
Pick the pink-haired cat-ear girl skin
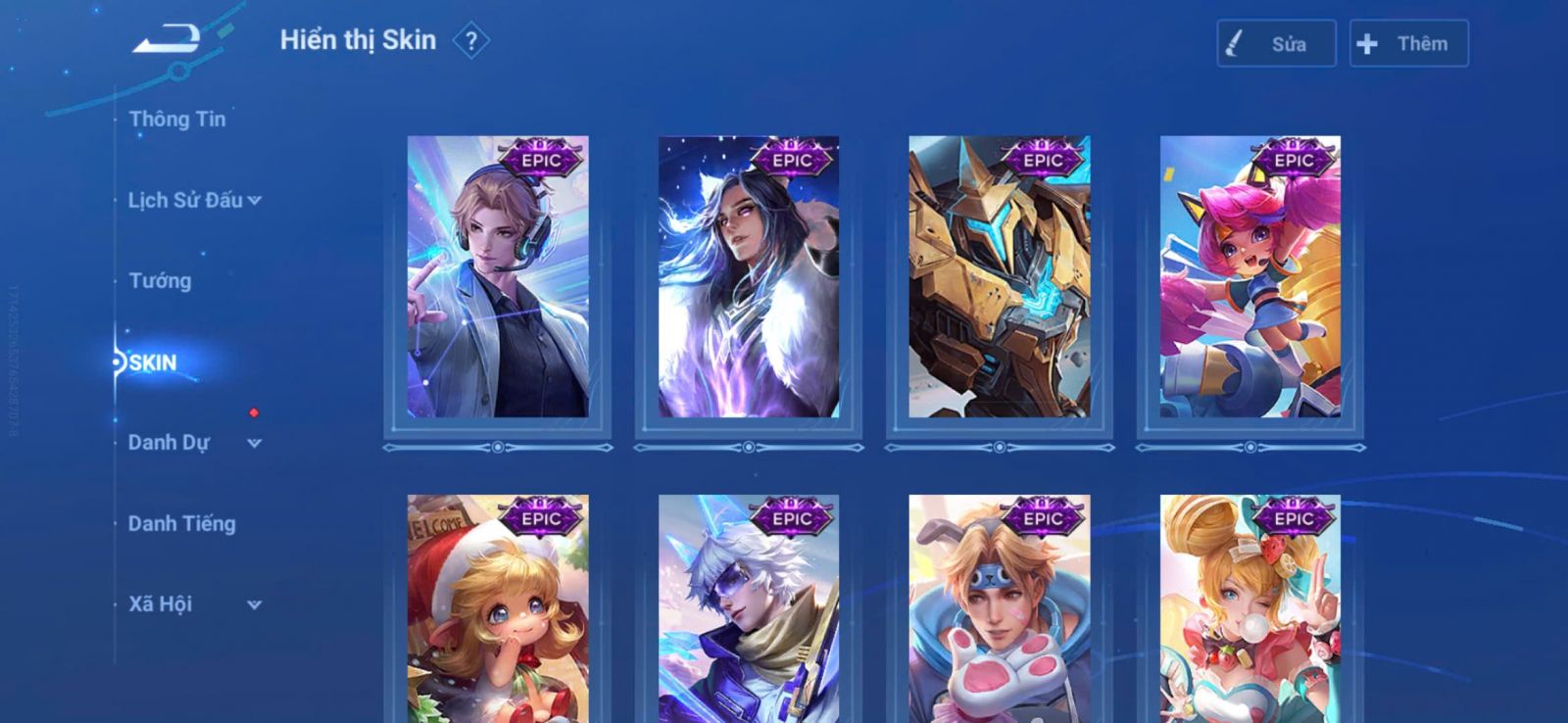coord(1250,277)
